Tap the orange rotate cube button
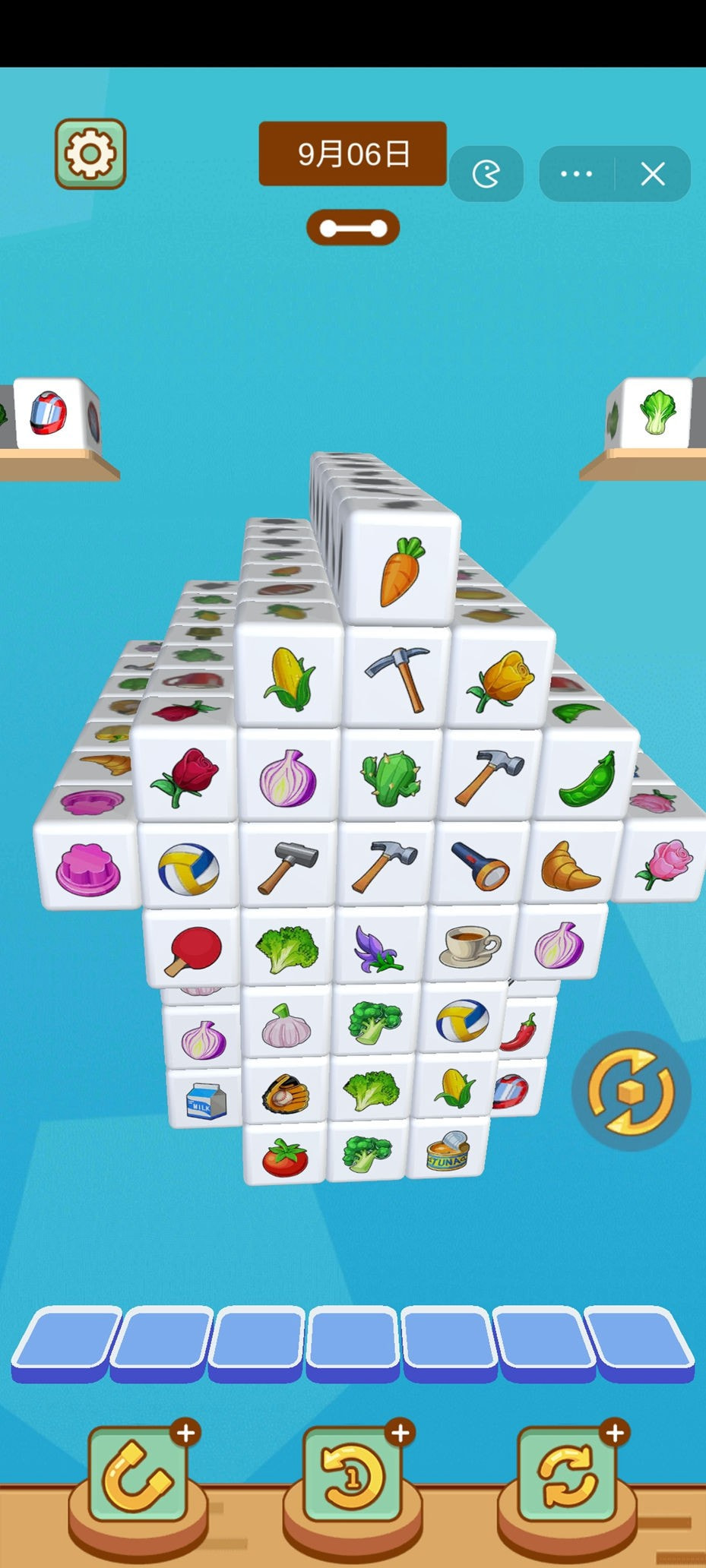The width and height of the screenshot is (706, 1568). click(x=631, y=1092)
